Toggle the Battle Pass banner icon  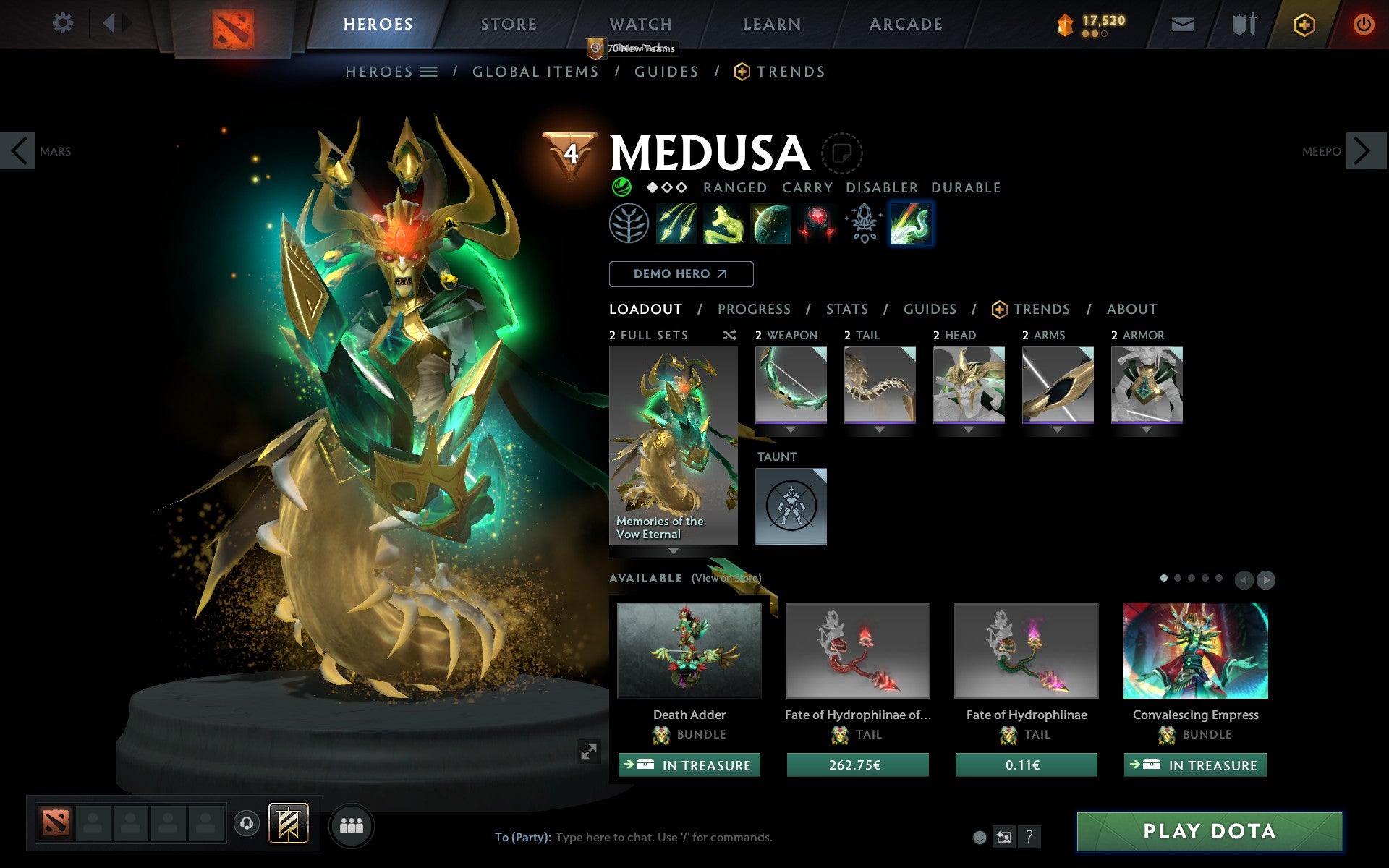288,822
